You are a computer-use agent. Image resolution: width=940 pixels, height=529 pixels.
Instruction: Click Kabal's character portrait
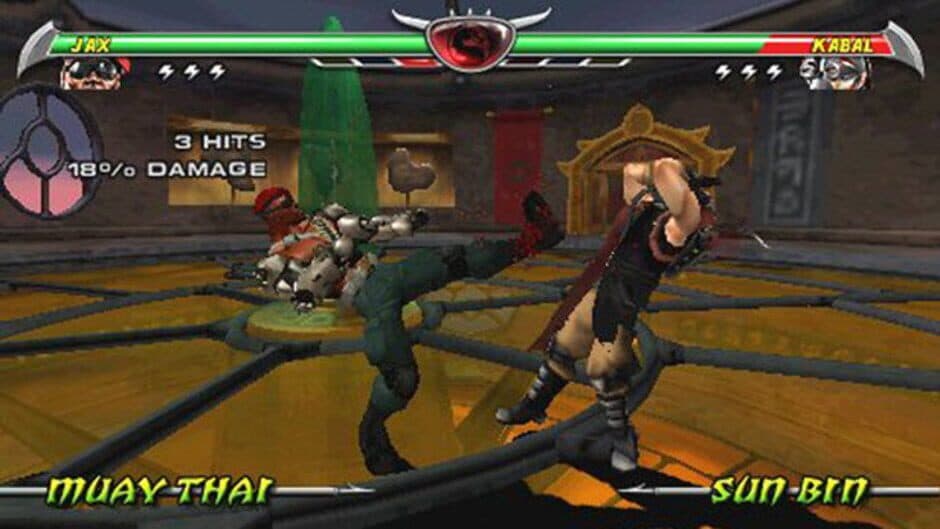838,73
